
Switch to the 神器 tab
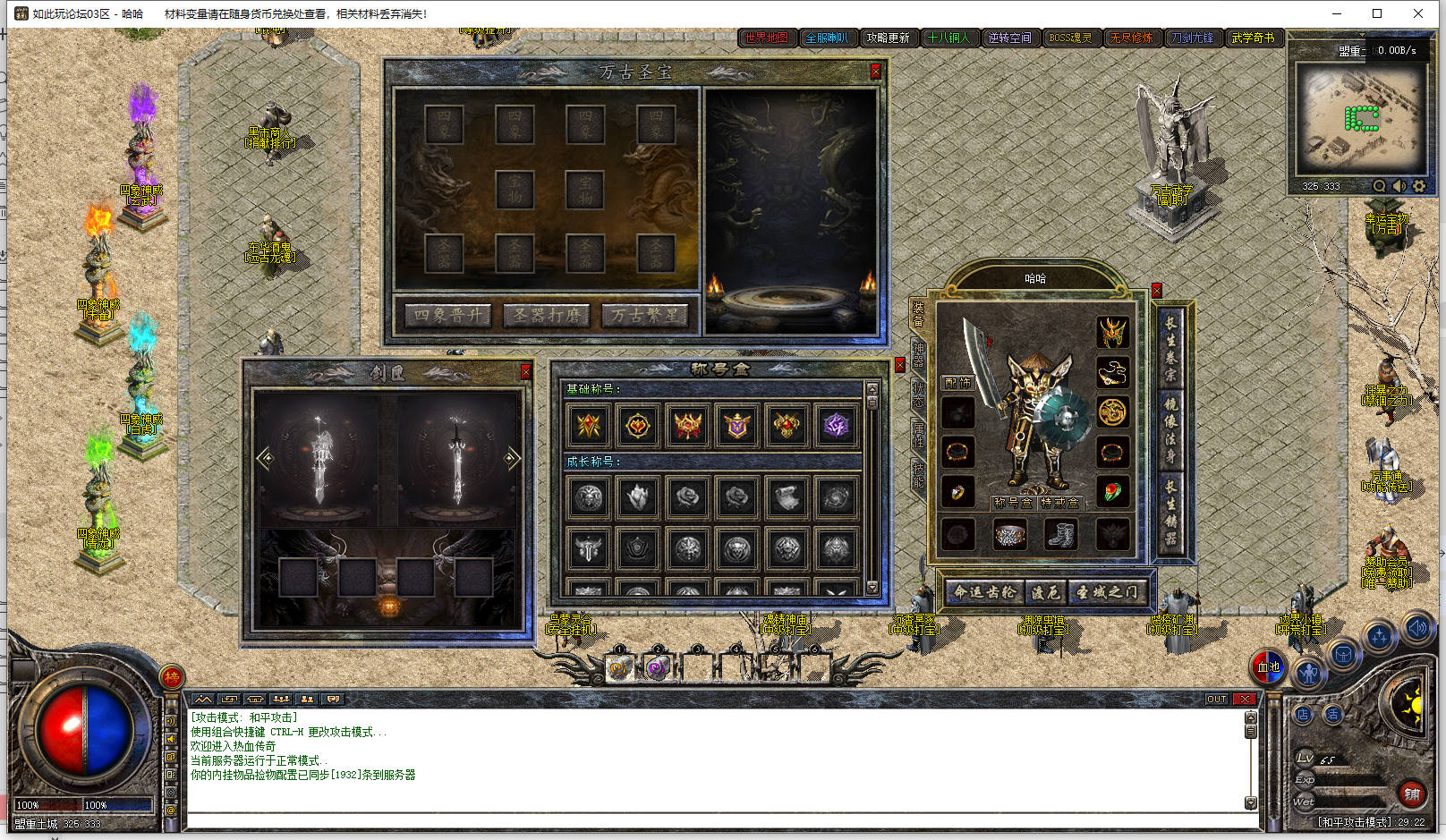pos(918,354)
